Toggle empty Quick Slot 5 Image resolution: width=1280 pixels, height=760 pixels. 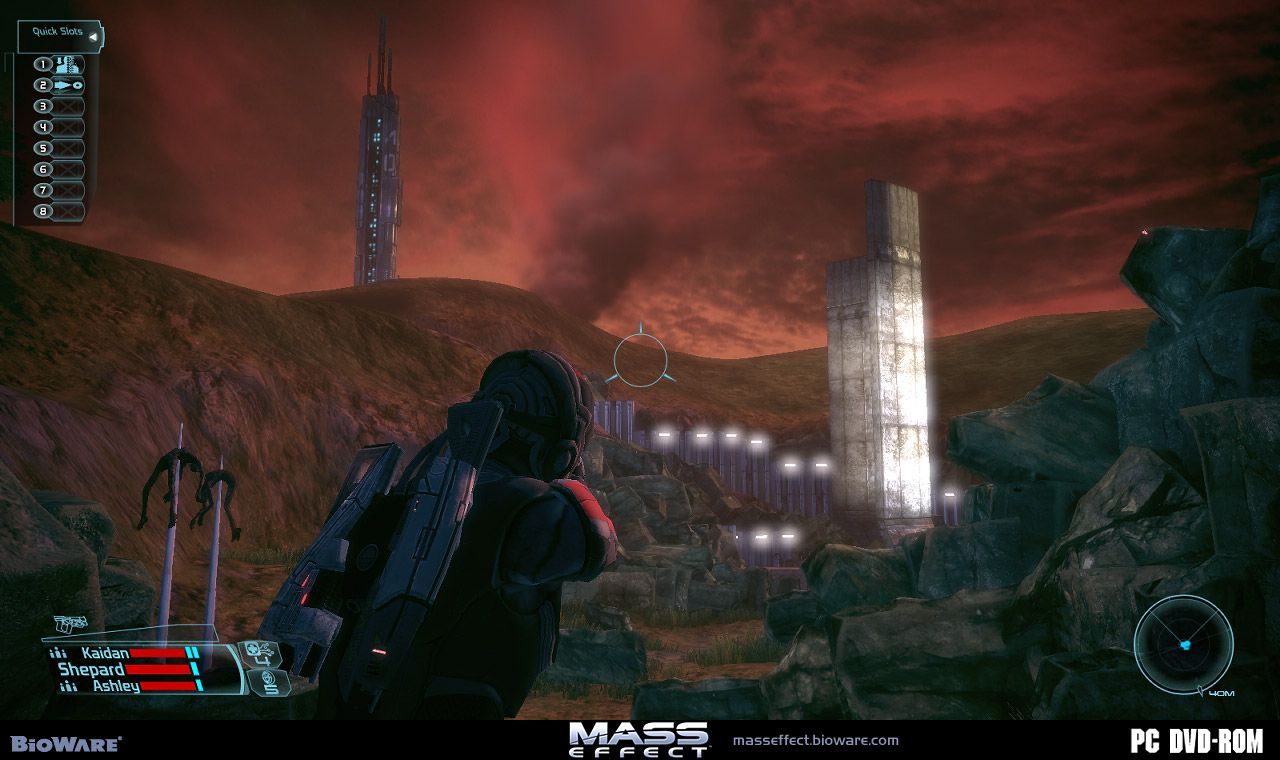[x=68, y=147]
